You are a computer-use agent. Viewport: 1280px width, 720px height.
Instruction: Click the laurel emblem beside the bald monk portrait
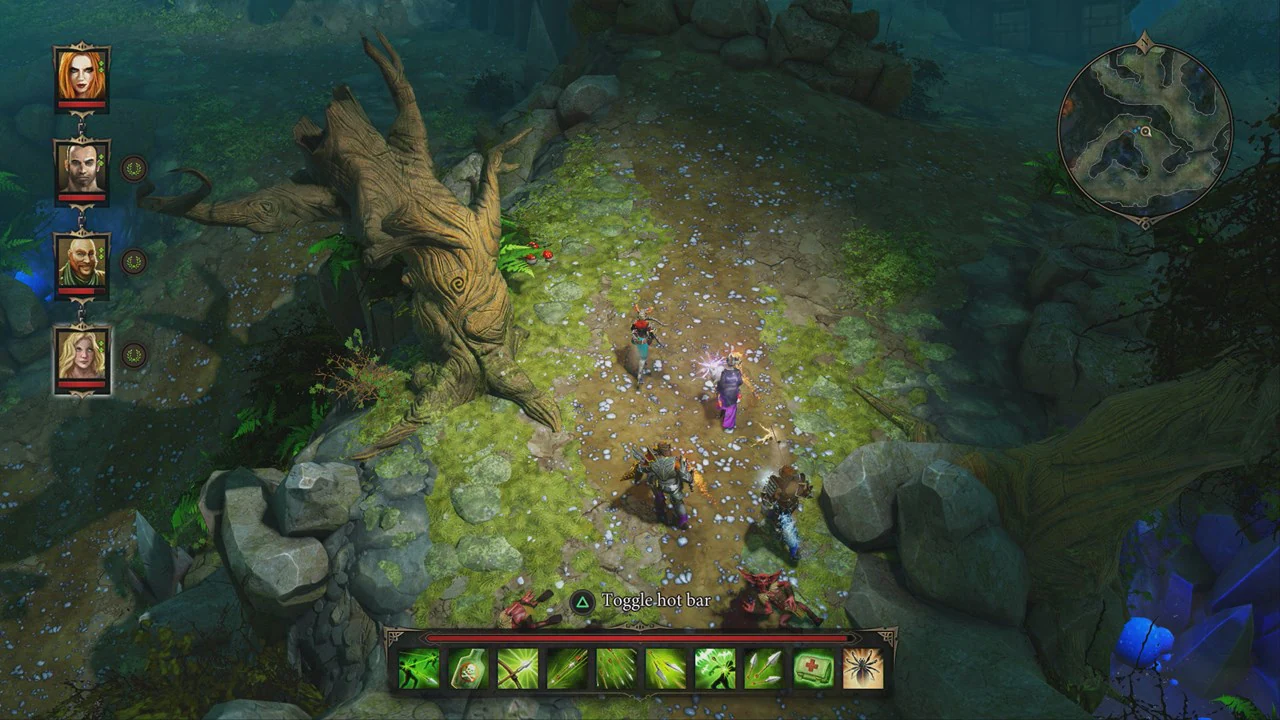135,259
